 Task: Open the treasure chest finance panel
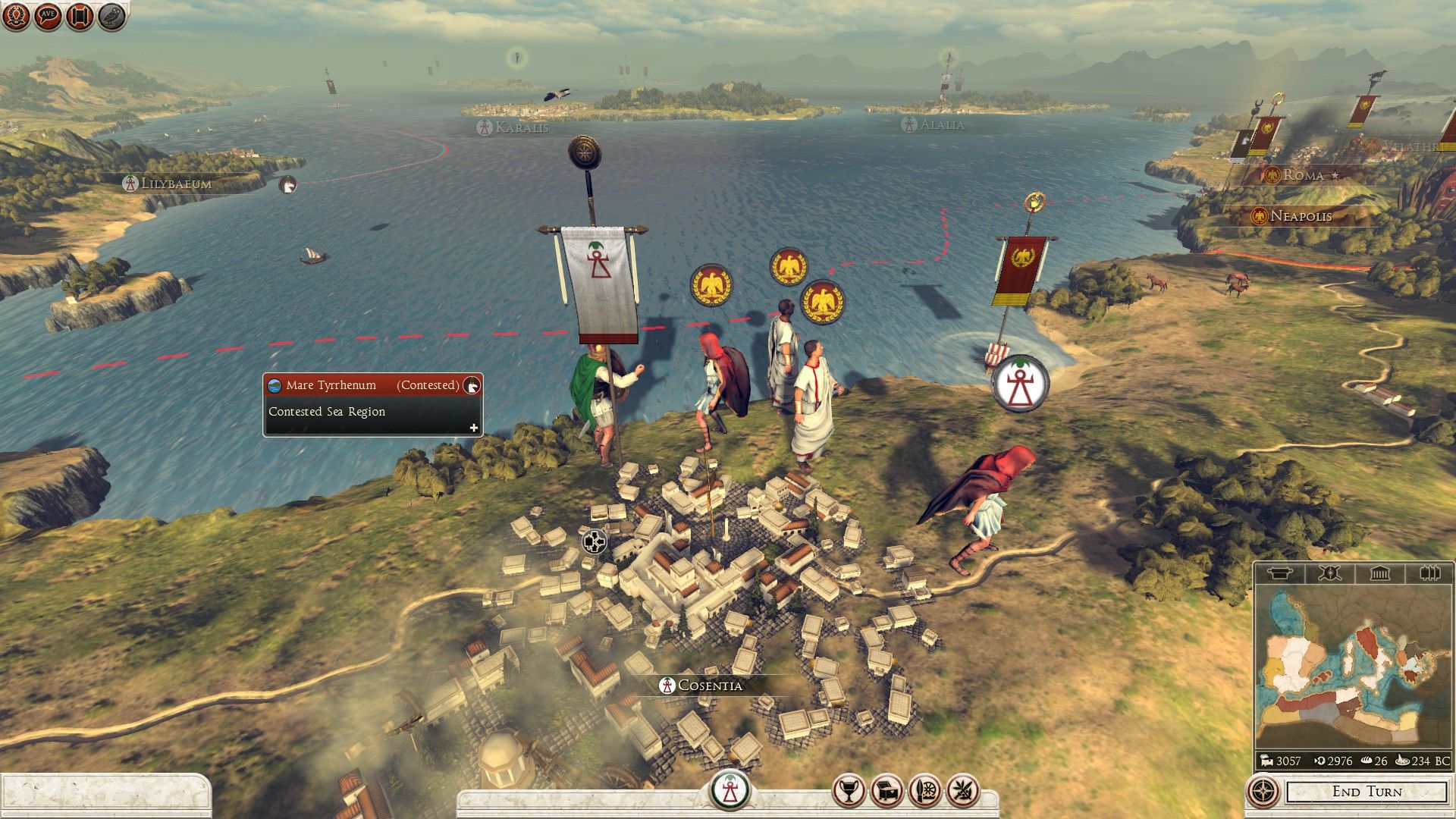point(886,792)
